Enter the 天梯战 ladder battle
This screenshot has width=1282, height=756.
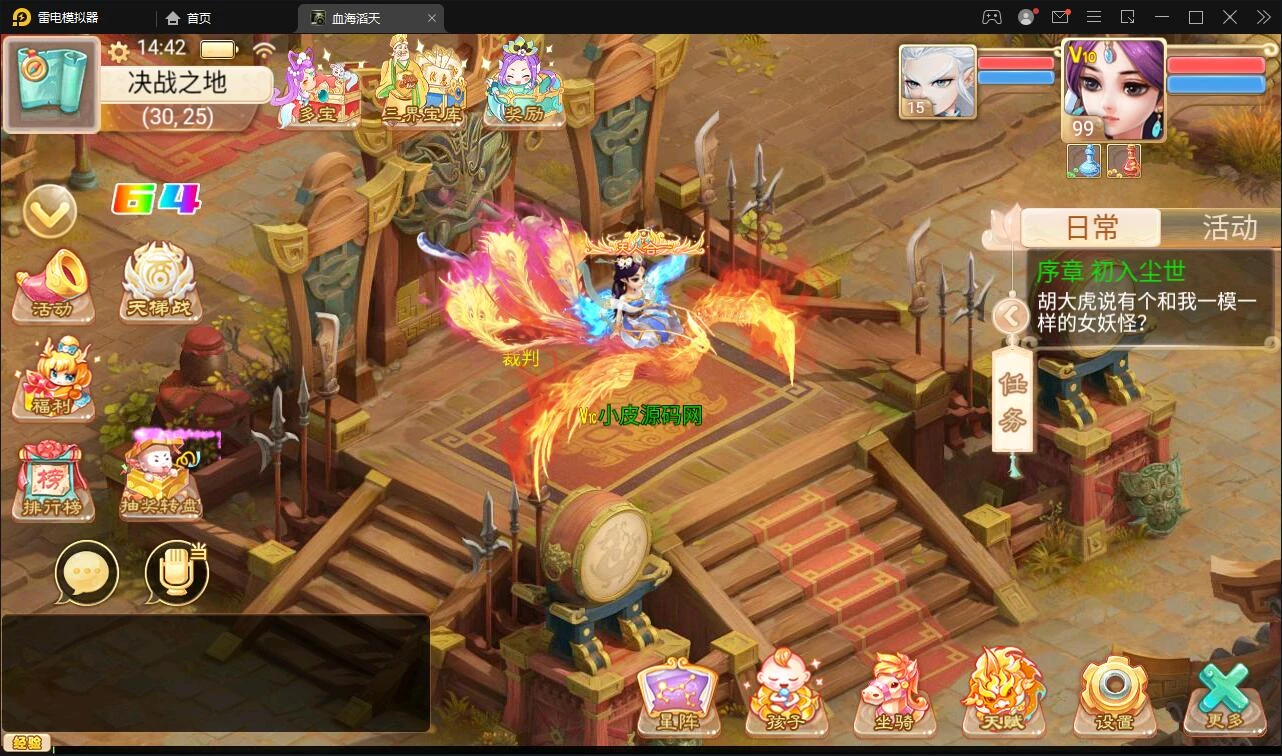click(157, 285)
